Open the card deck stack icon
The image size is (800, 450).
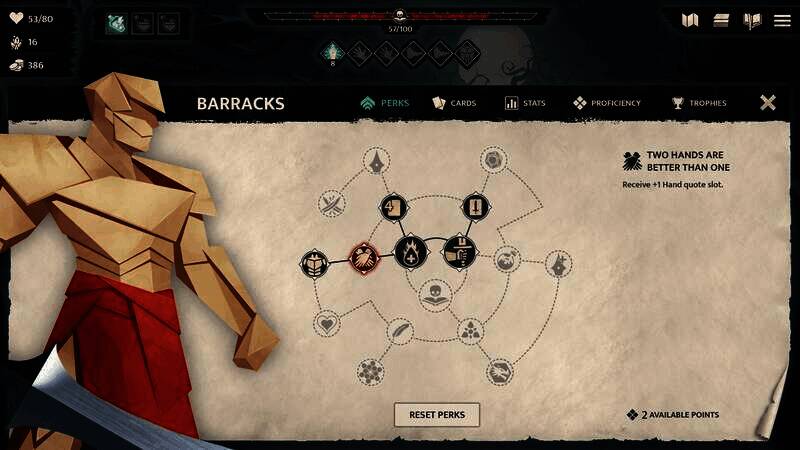(721, 20)
